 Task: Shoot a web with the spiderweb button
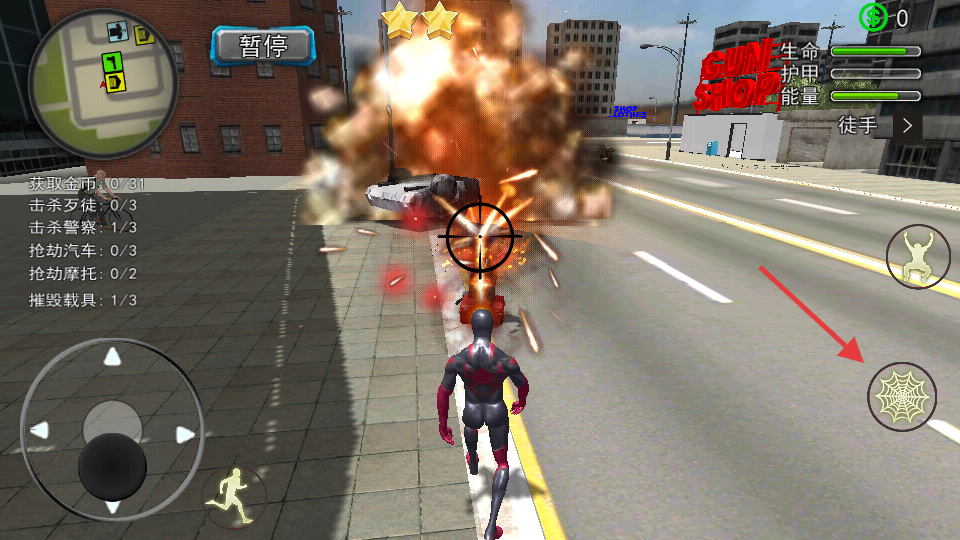(x=902, y=397)
